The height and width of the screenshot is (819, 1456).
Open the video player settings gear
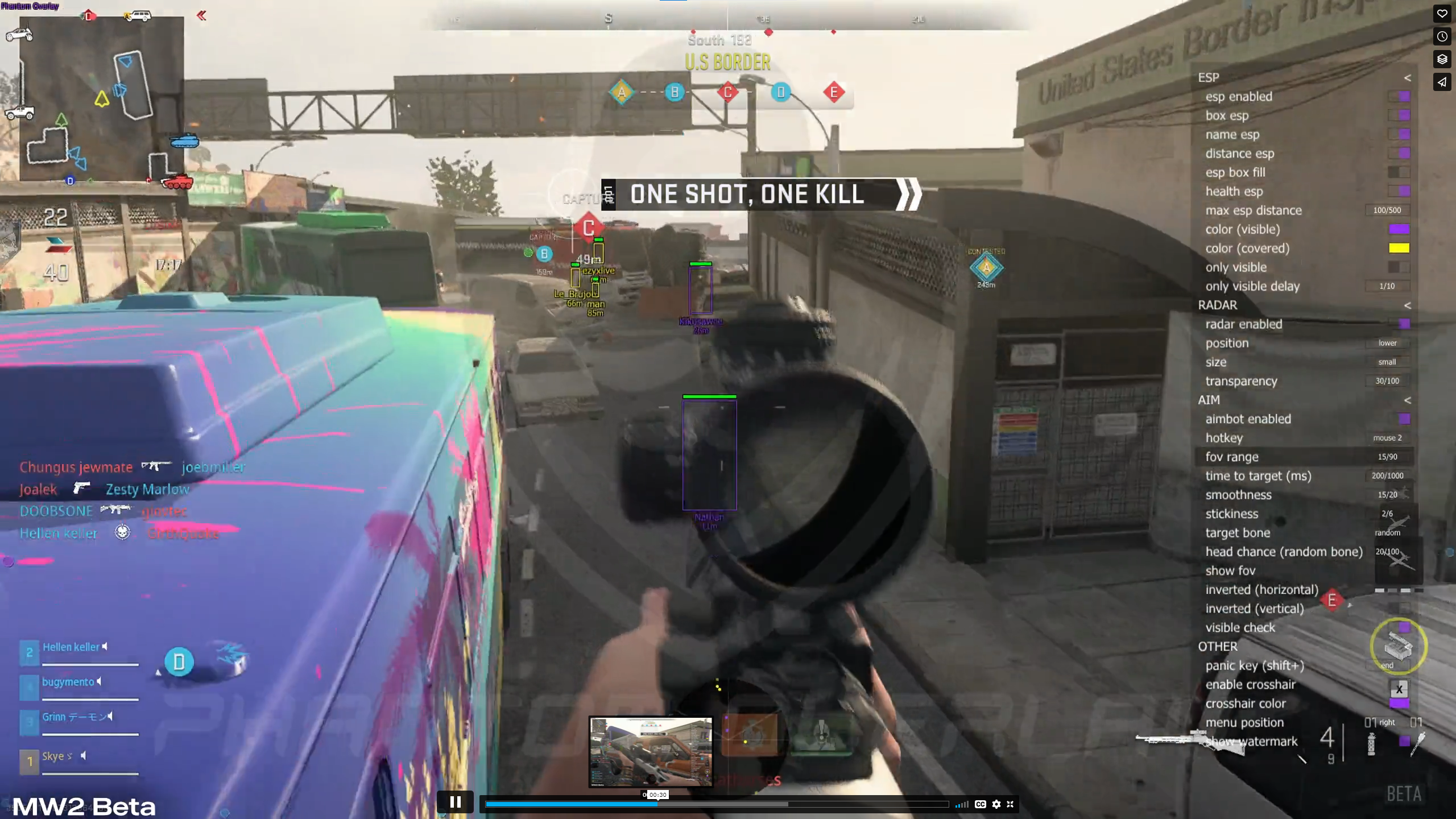coord(996,804)
